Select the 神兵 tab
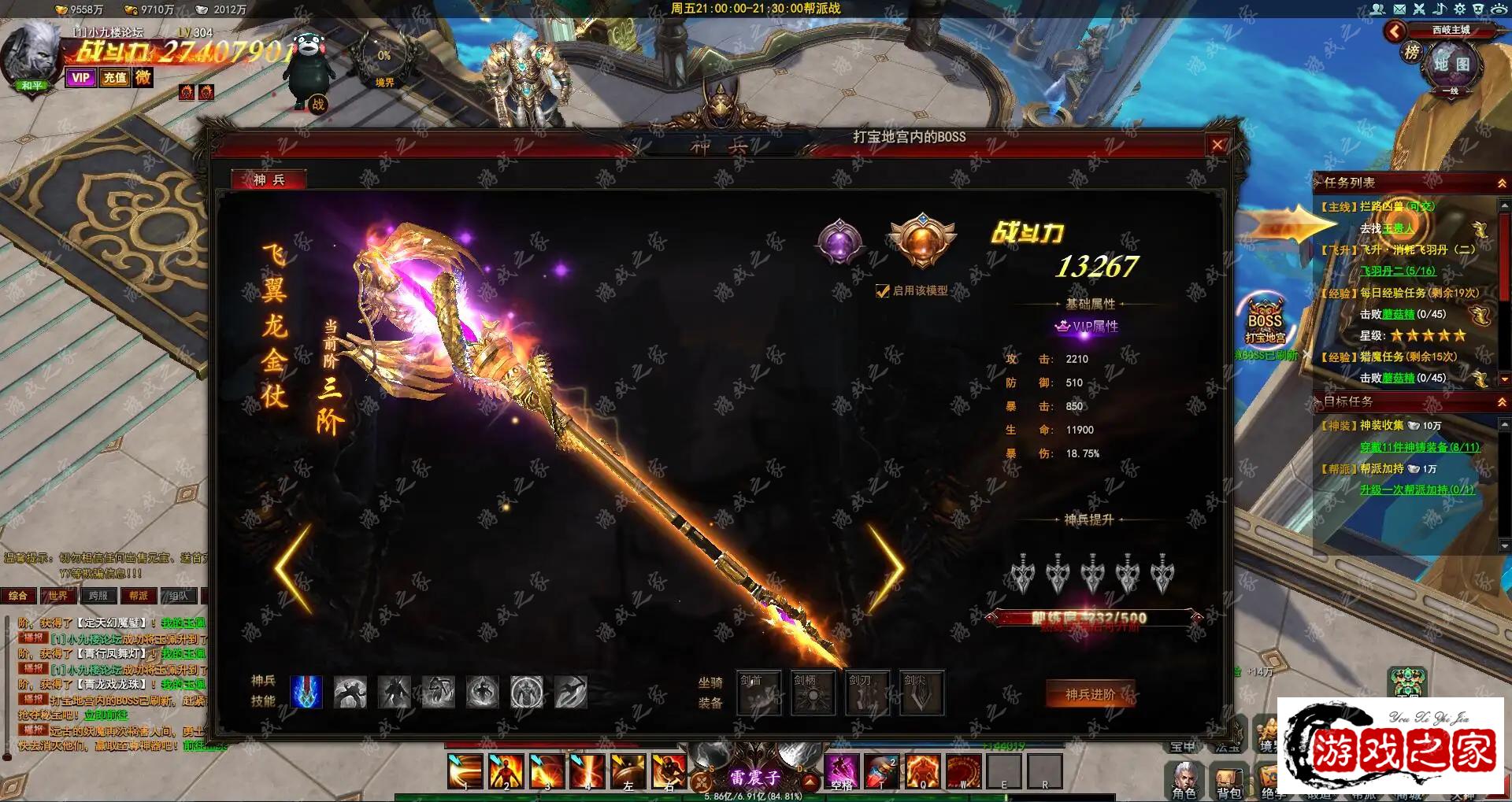1512x802 pixels. (269, 180)
